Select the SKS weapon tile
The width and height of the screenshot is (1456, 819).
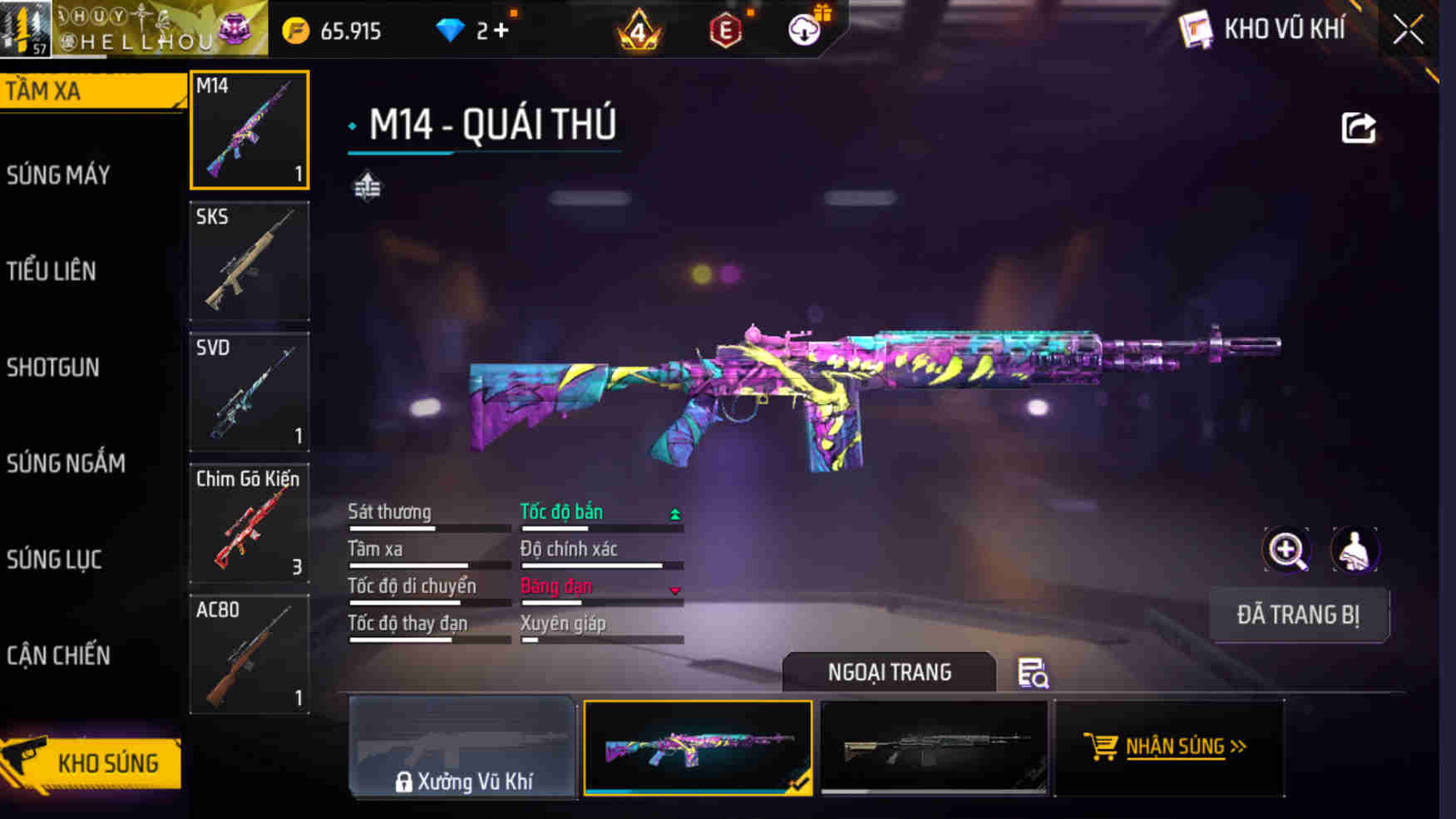click(249, 261)
